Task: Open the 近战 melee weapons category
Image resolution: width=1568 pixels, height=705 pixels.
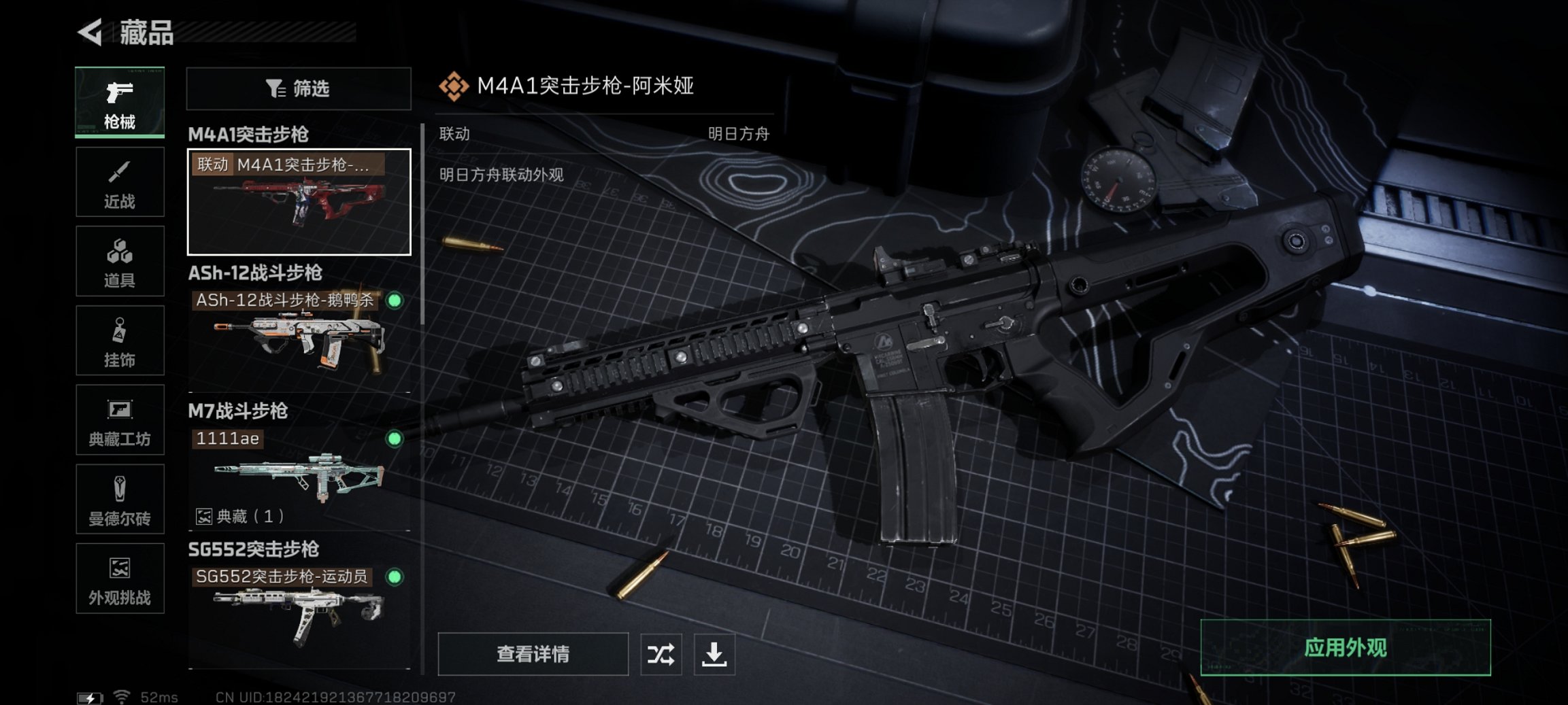Action: click(x=120, y=182)
